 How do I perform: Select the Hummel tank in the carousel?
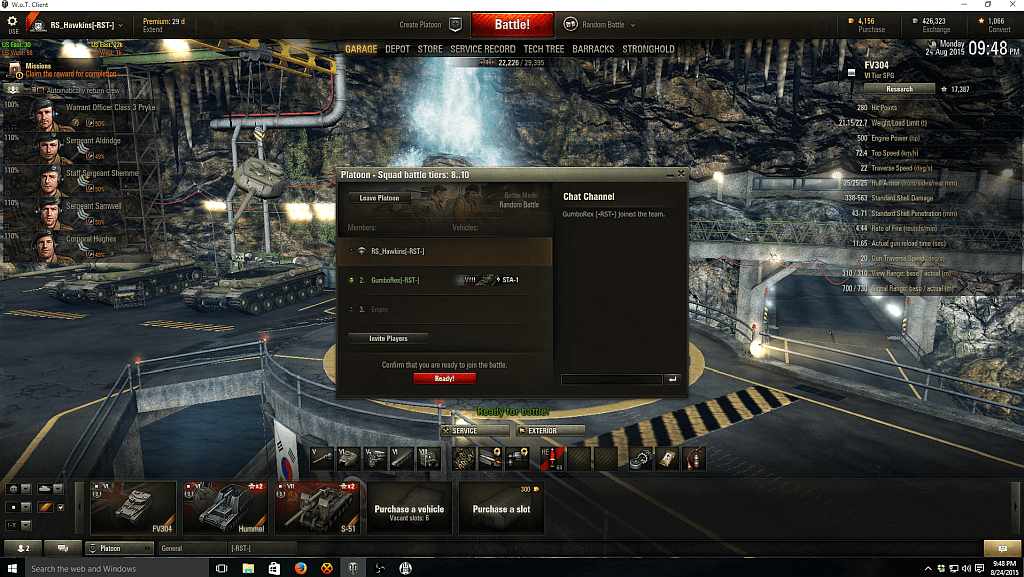coord(226,508)
